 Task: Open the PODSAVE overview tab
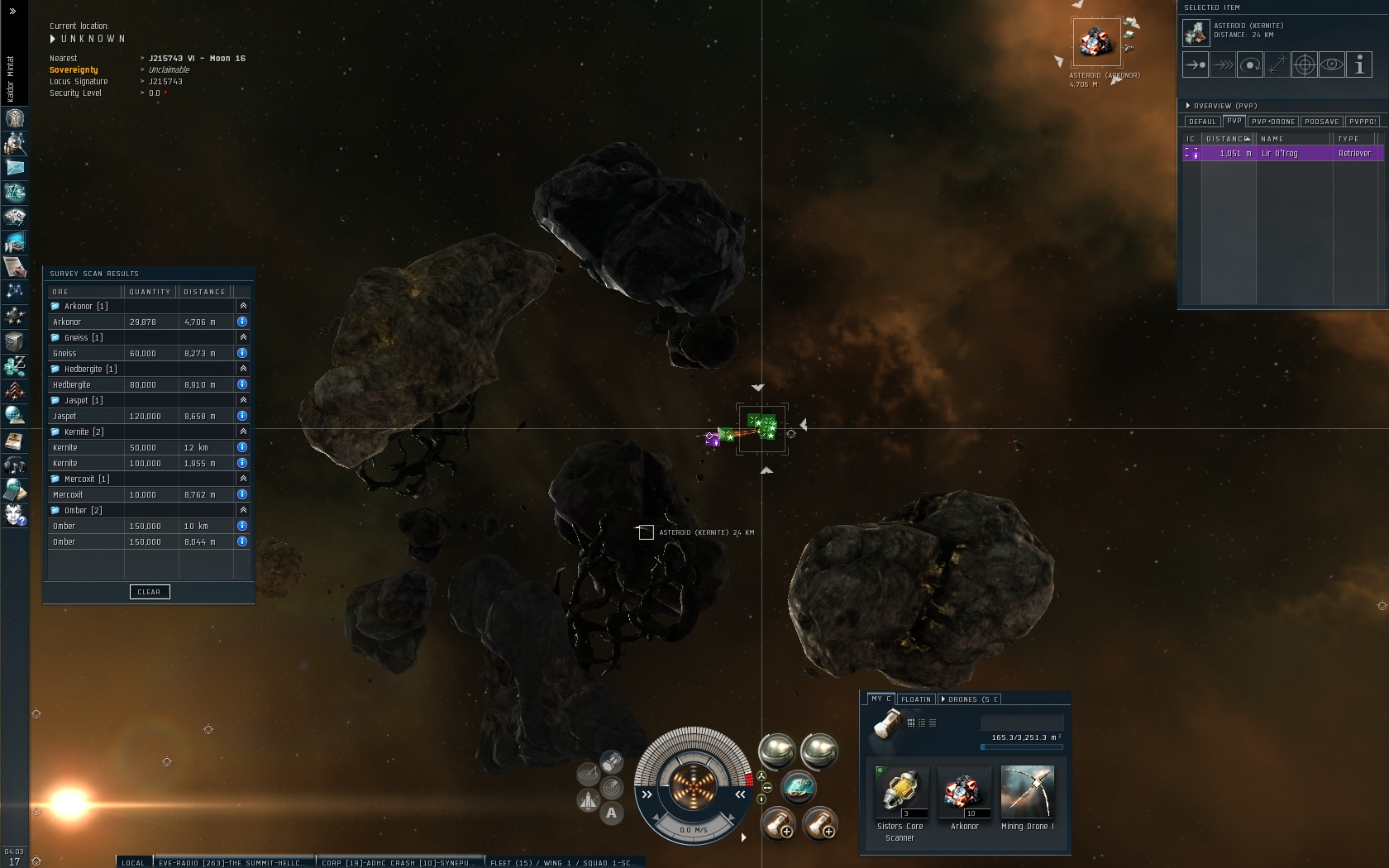click(1321, 122)
